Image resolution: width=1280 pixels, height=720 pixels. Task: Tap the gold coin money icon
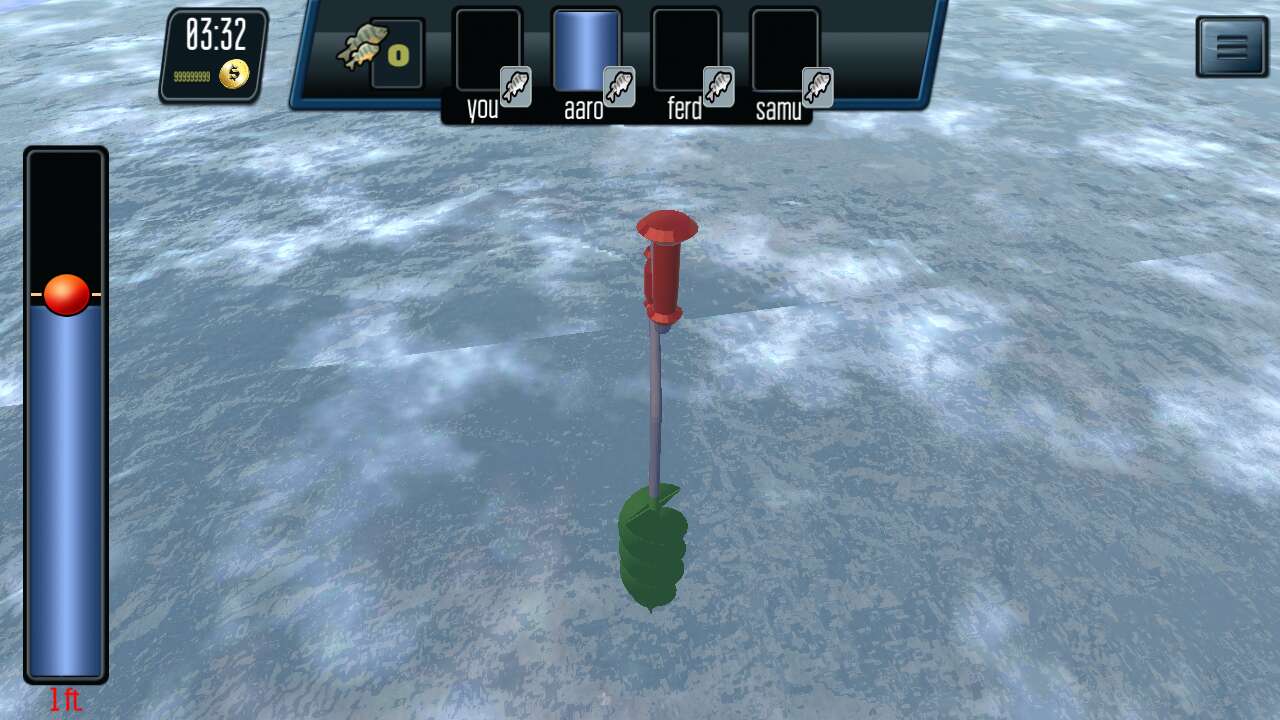click(x=234, y=74)
